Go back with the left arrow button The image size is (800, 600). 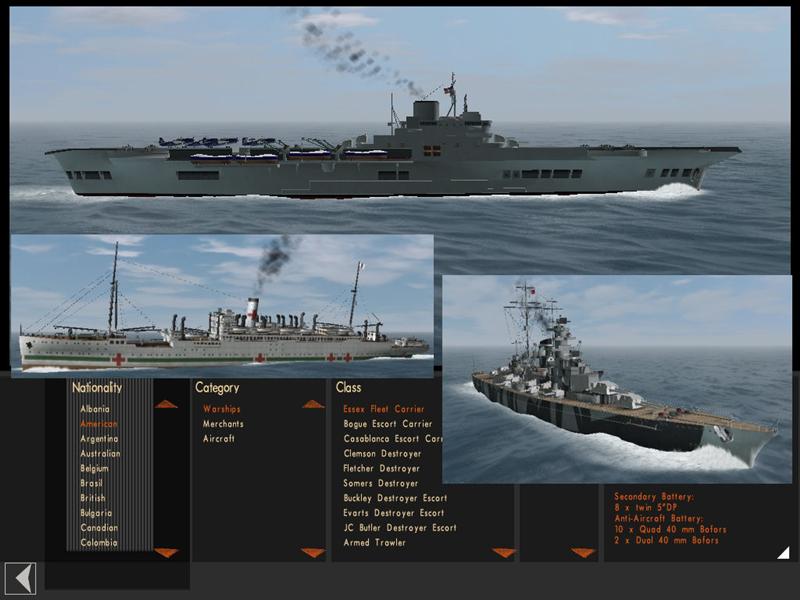[x=20, y=578]
